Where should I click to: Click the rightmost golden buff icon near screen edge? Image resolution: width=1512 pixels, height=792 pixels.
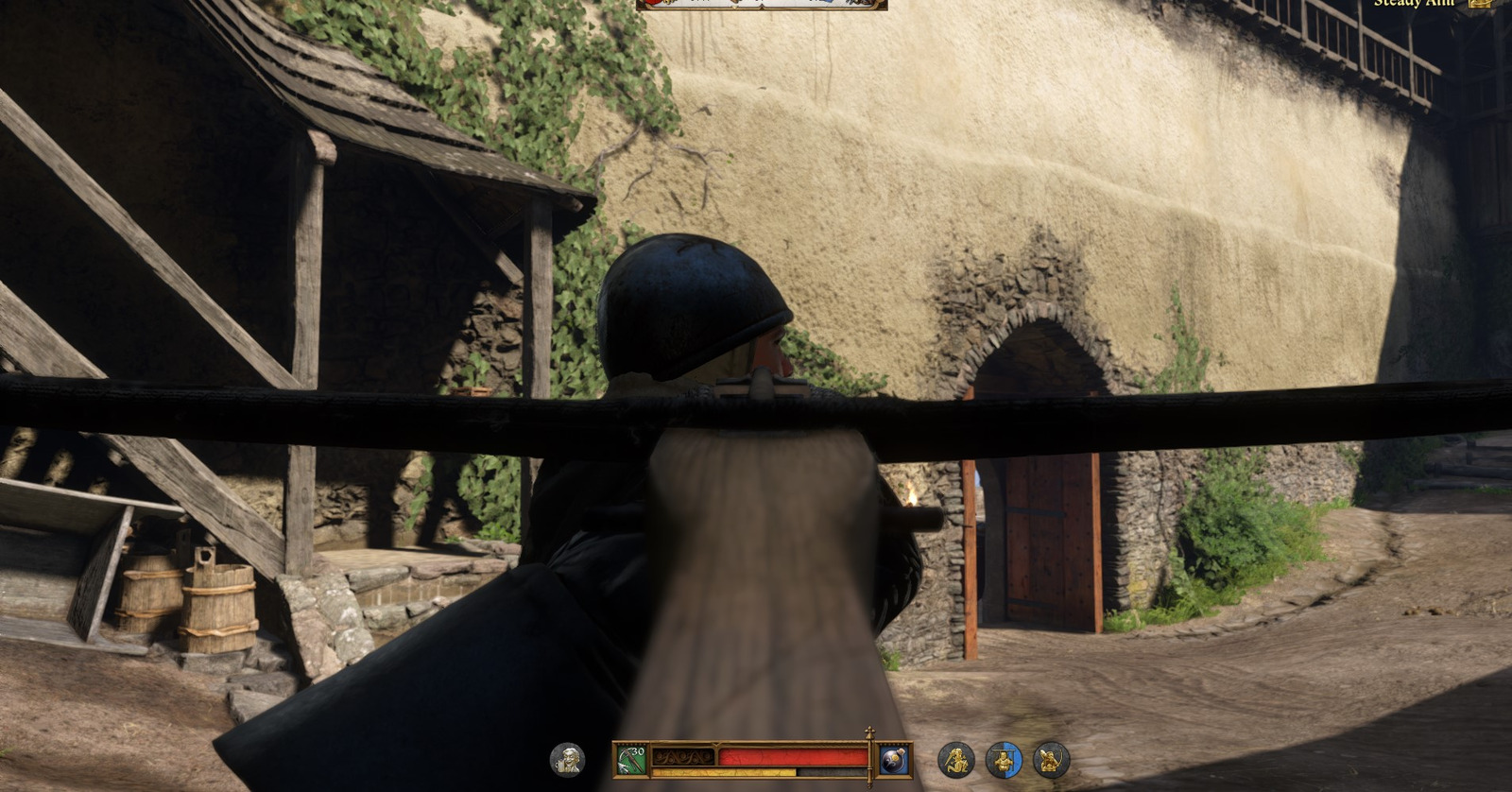click(1049, 758)
